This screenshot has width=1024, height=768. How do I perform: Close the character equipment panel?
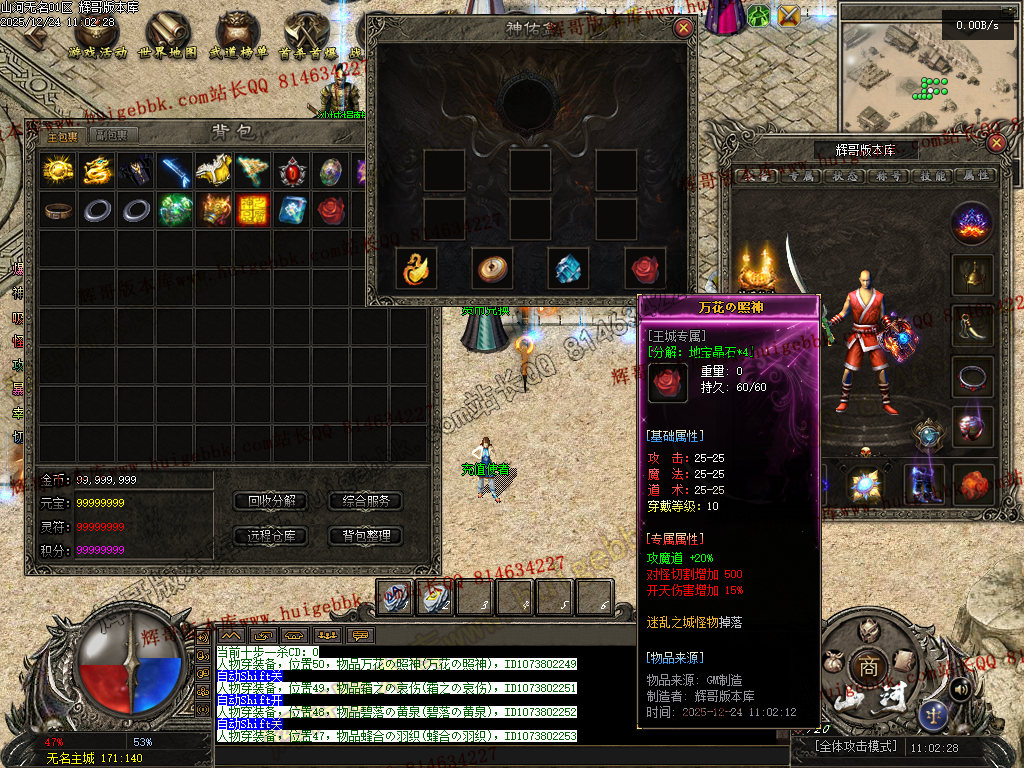[x=995, y=143]
